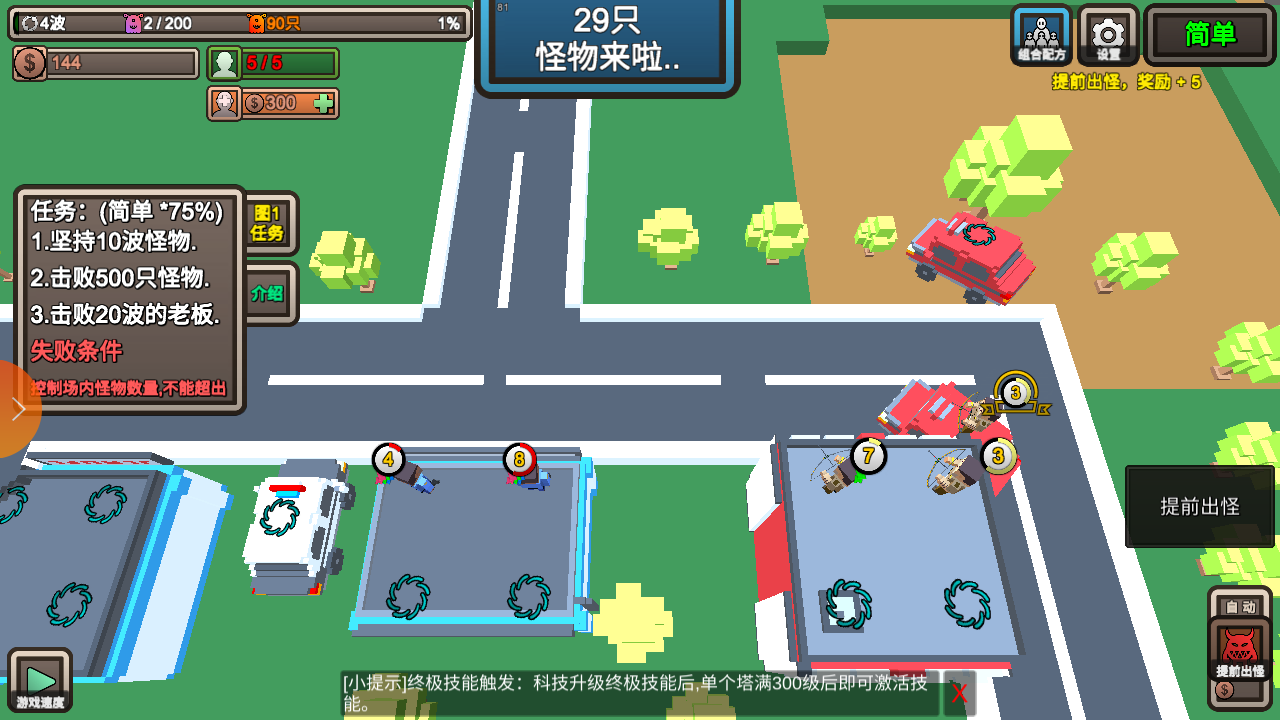The image size is (1280, 720).
Task: Select the level 7 tower badge
Action: pos(866,455)
